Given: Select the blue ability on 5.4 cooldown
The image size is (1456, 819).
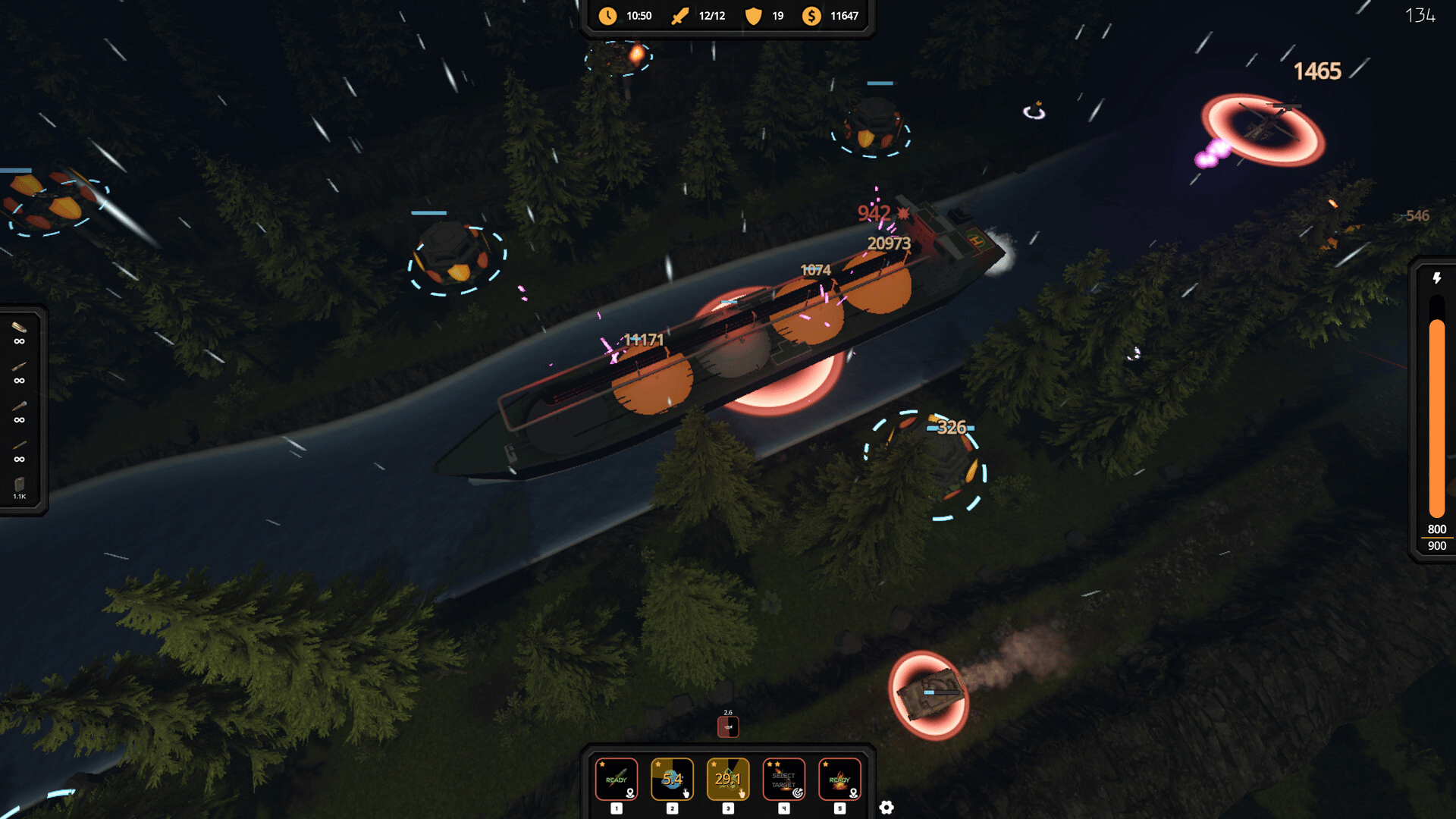Looking at the screenshot, I should [672, 779].
